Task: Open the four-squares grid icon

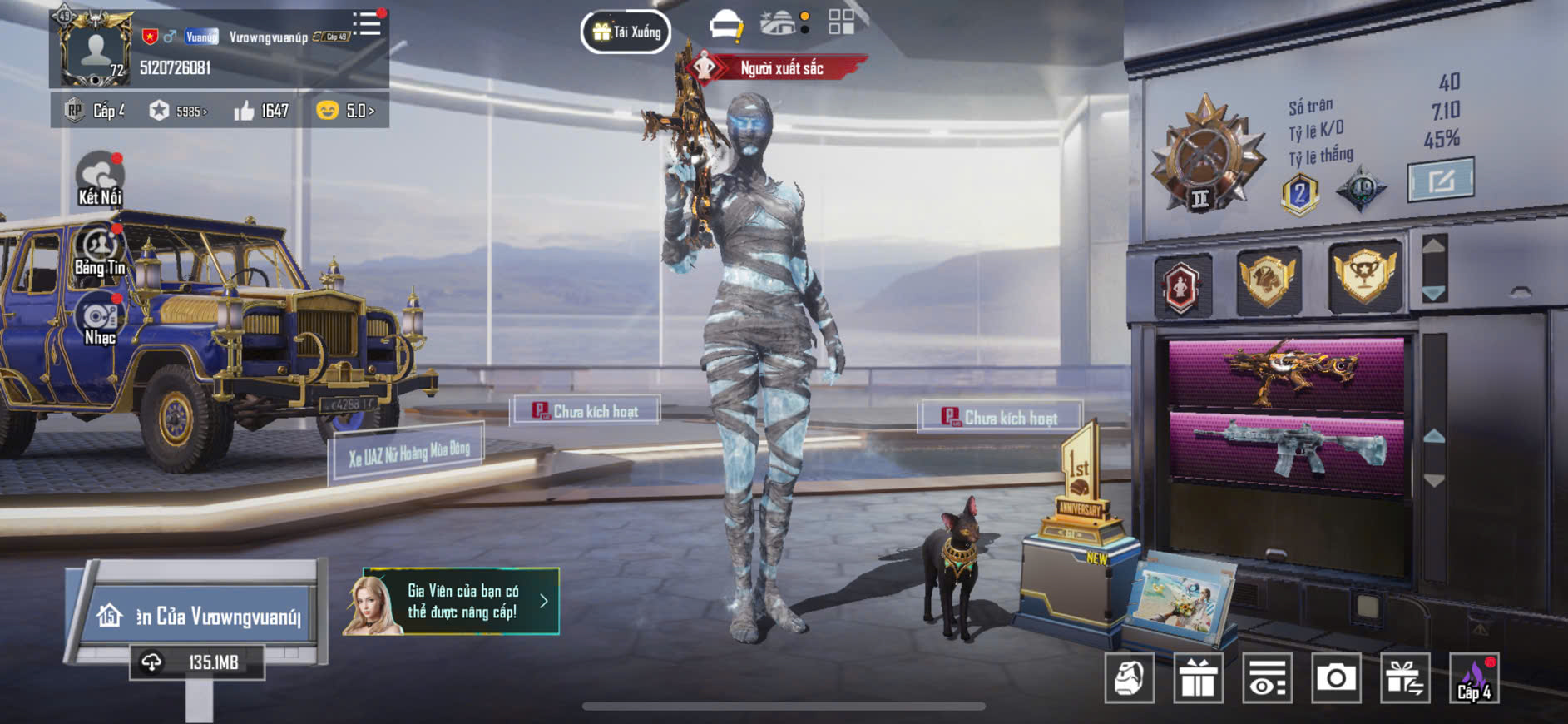Action: coord(841,22)
